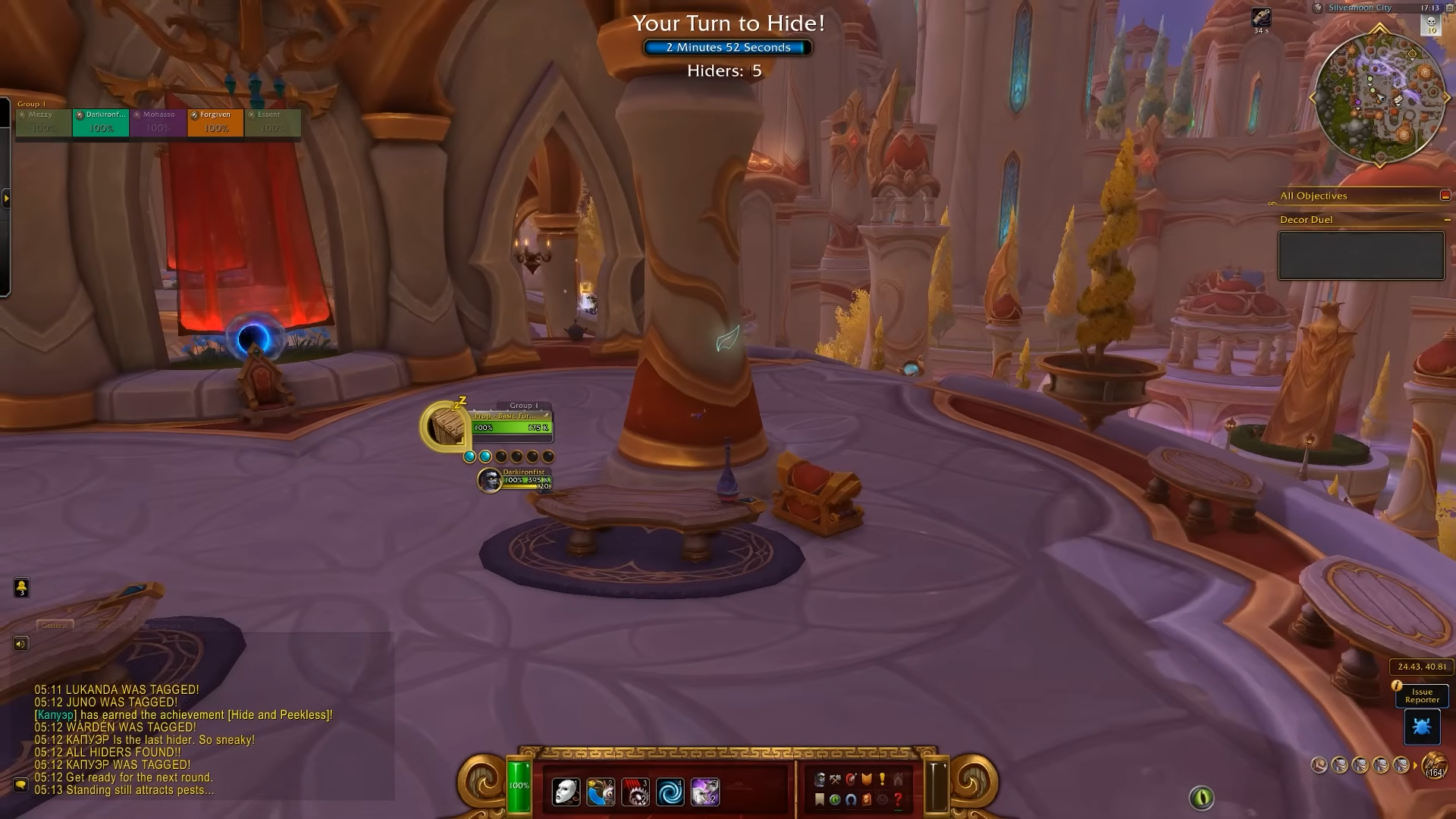1456x819 pixels.
Task: Use the sheep ability in slot 5
Action: 704,792
